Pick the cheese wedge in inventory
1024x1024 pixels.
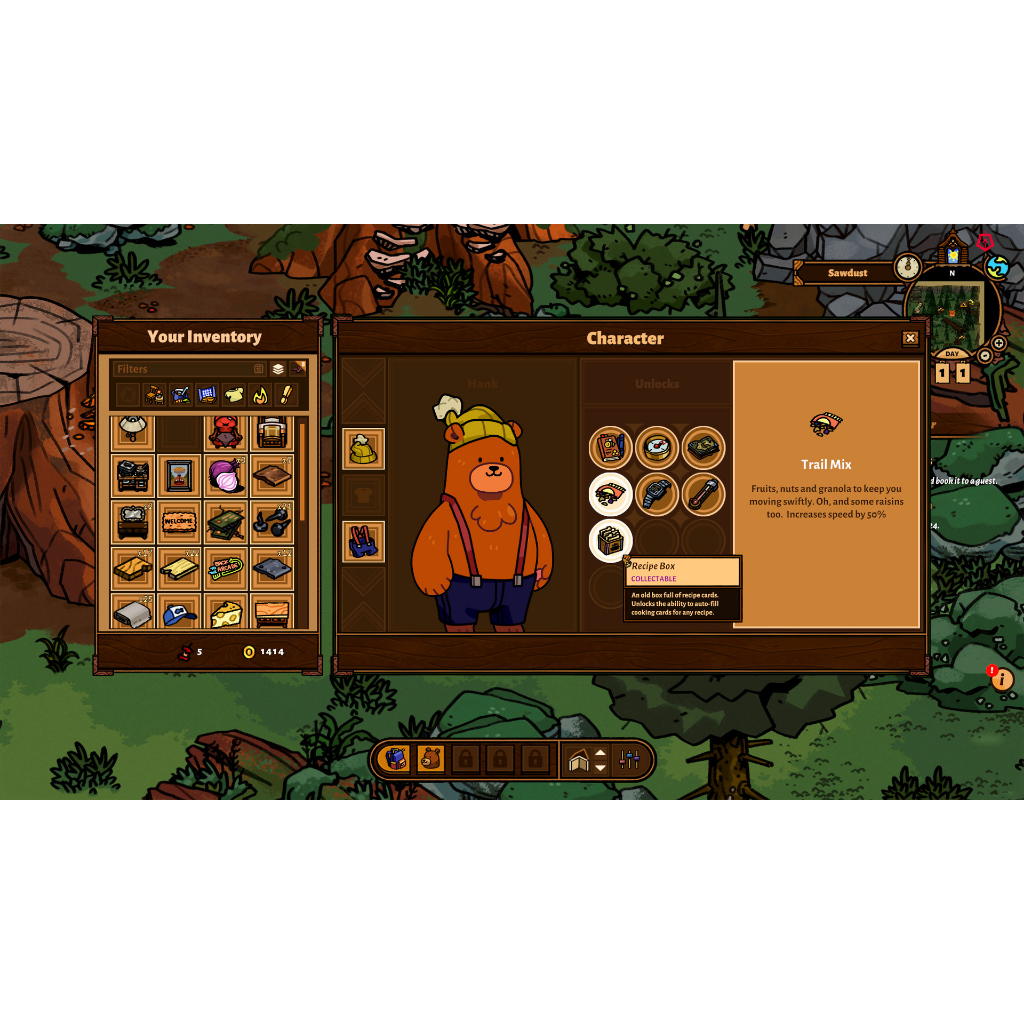point(226,612)
